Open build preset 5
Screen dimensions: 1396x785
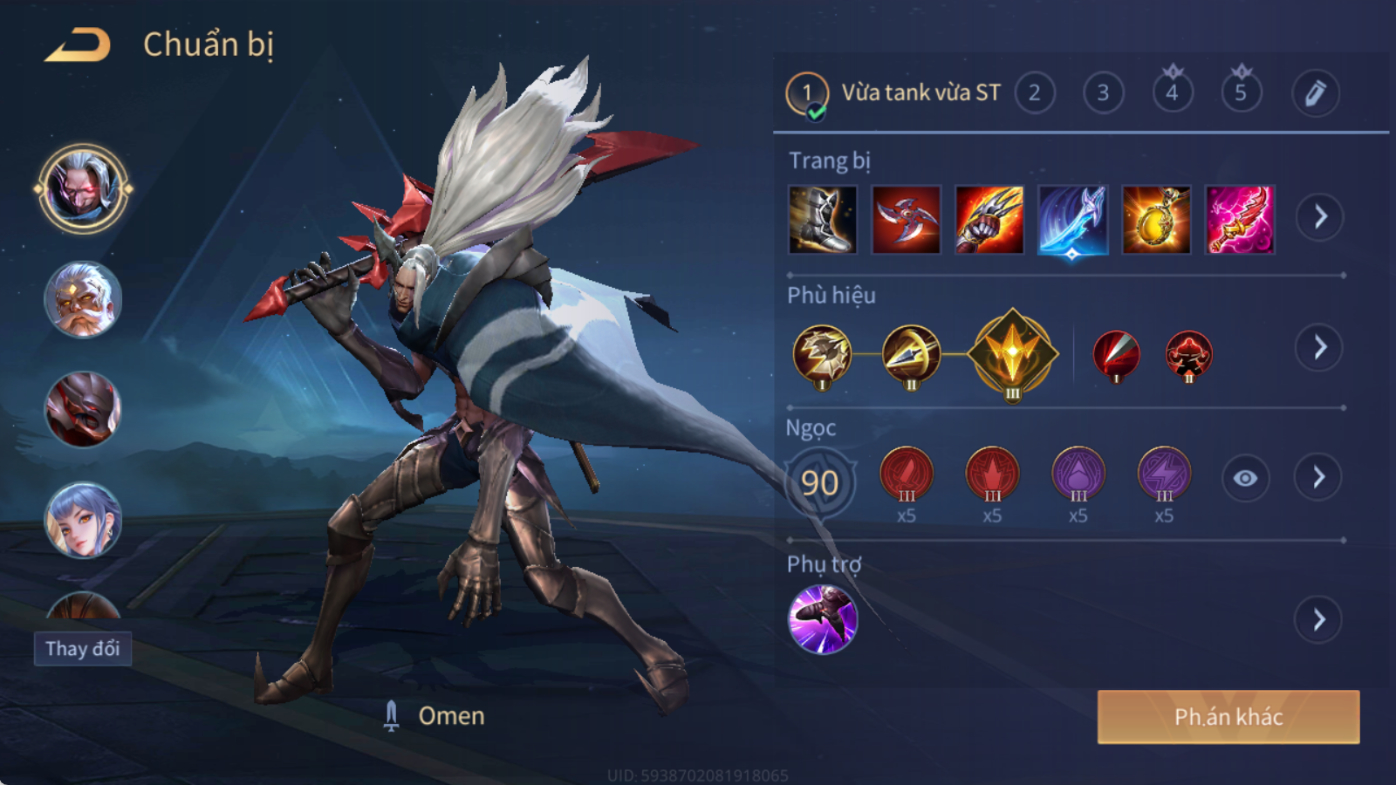click(1241, 94)
